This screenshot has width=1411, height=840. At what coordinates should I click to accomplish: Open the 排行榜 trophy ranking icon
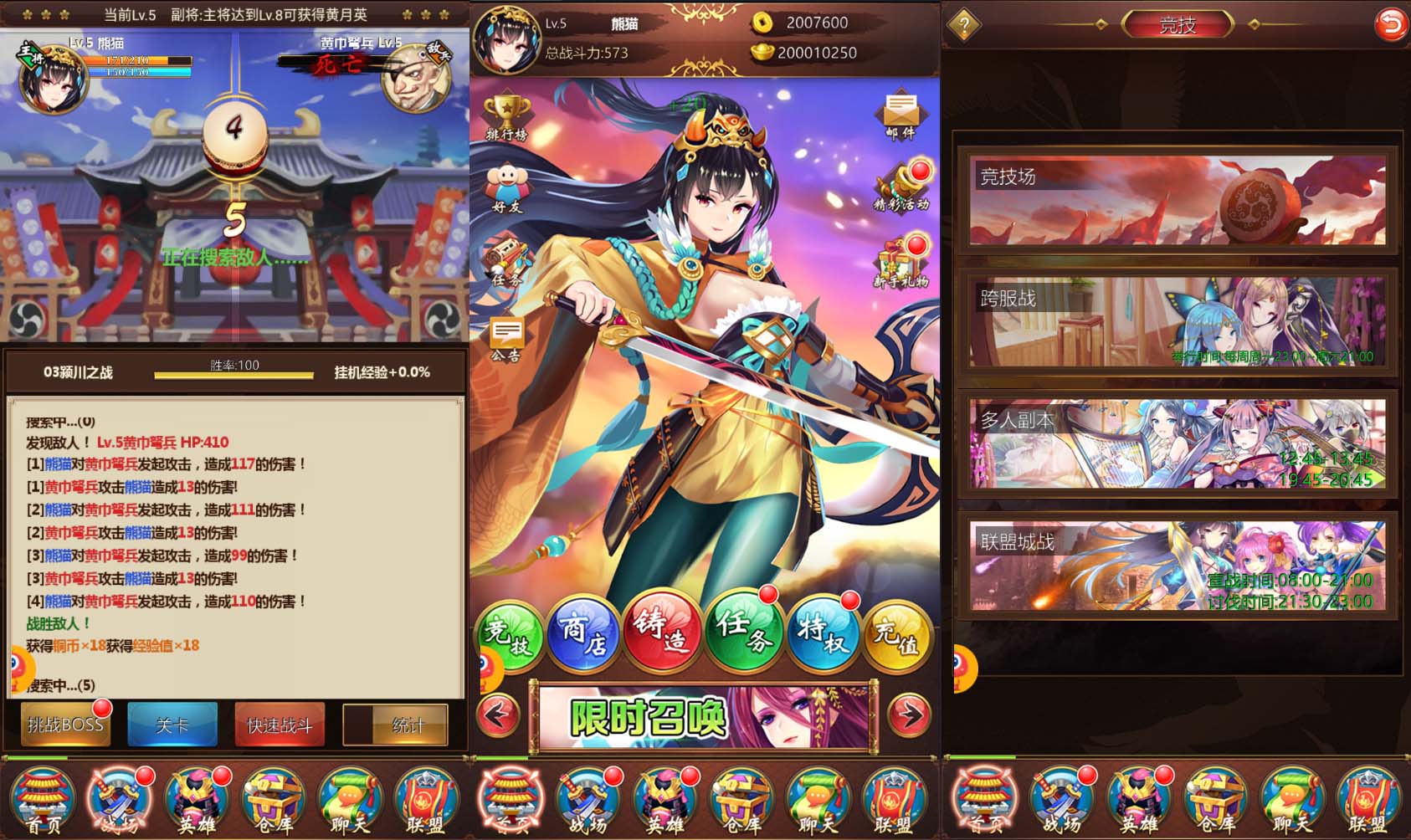[506, 119]
